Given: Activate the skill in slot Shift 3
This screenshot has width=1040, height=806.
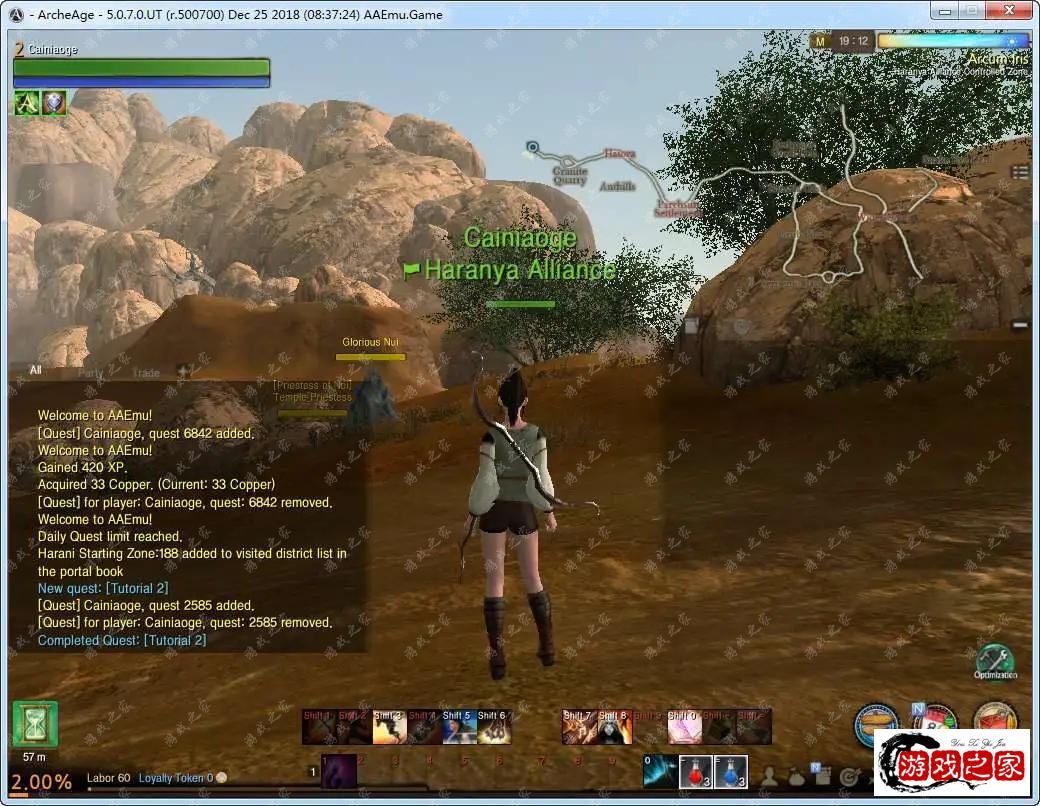Looking at the screenshot, I should click(389, 728).
